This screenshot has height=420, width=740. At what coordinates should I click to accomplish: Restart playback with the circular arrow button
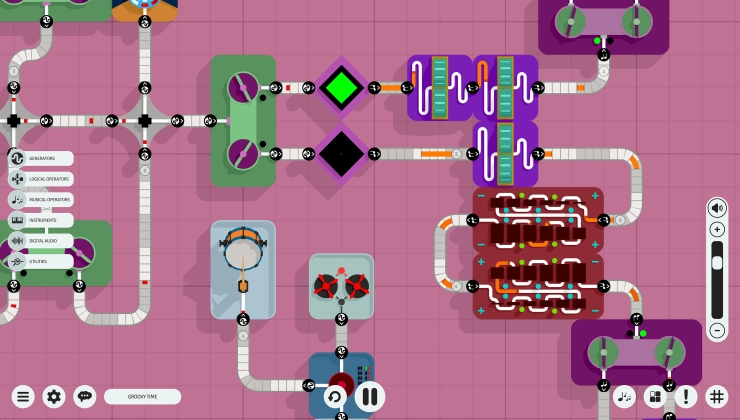[x=335, y=397]
